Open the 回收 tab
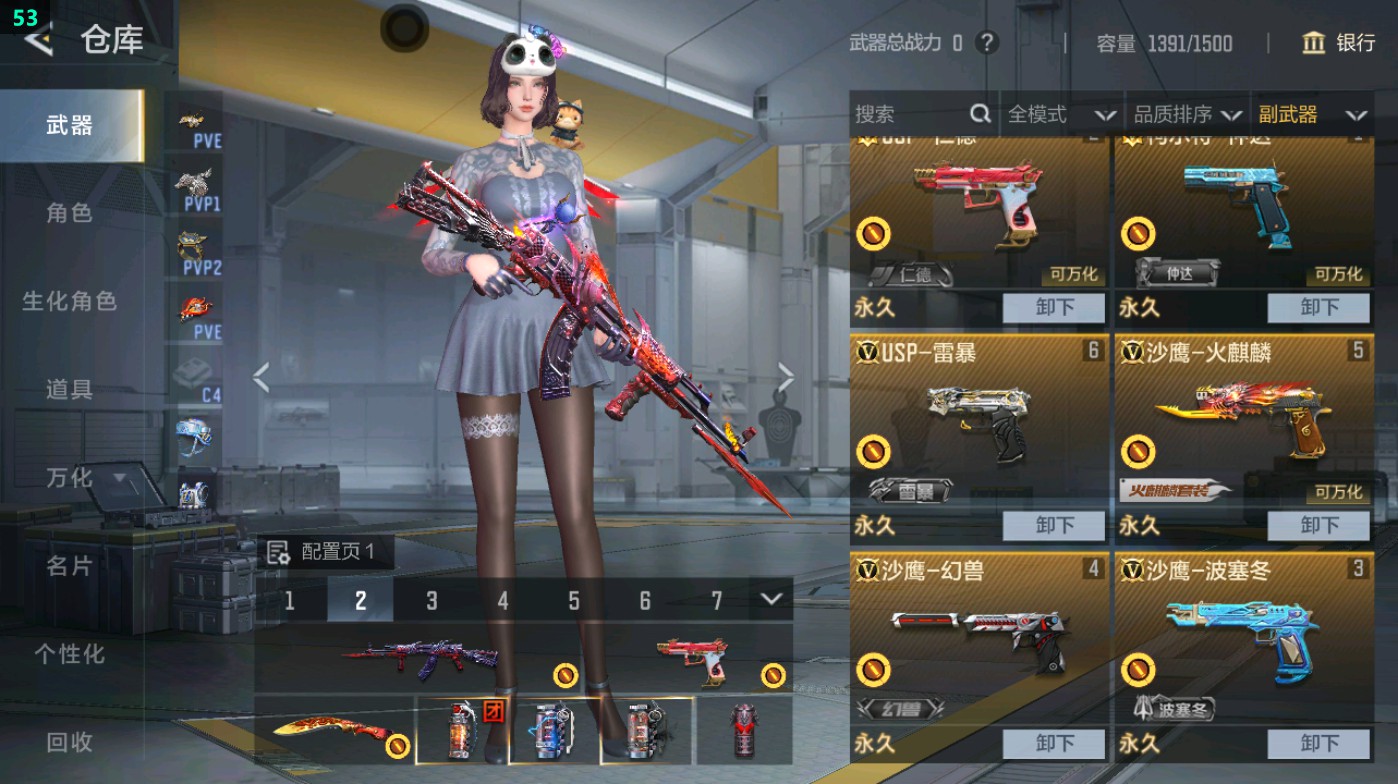1398x784 pixels. [x=69, y=742]
